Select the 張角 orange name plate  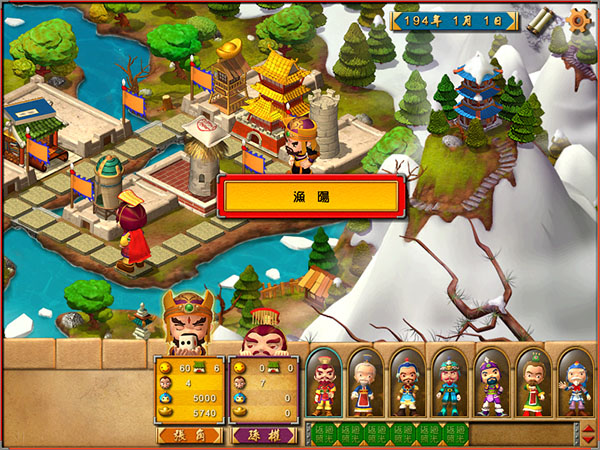(190, 435)
